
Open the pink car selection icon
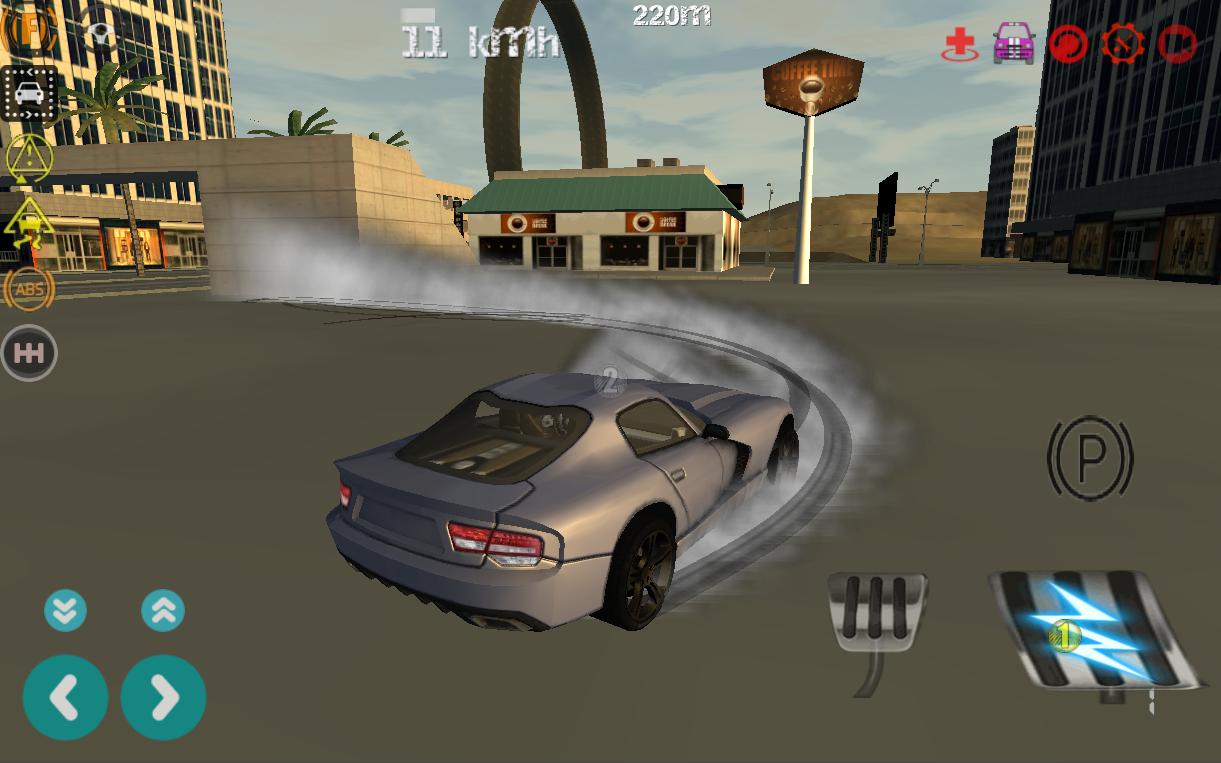(1014, 44)
